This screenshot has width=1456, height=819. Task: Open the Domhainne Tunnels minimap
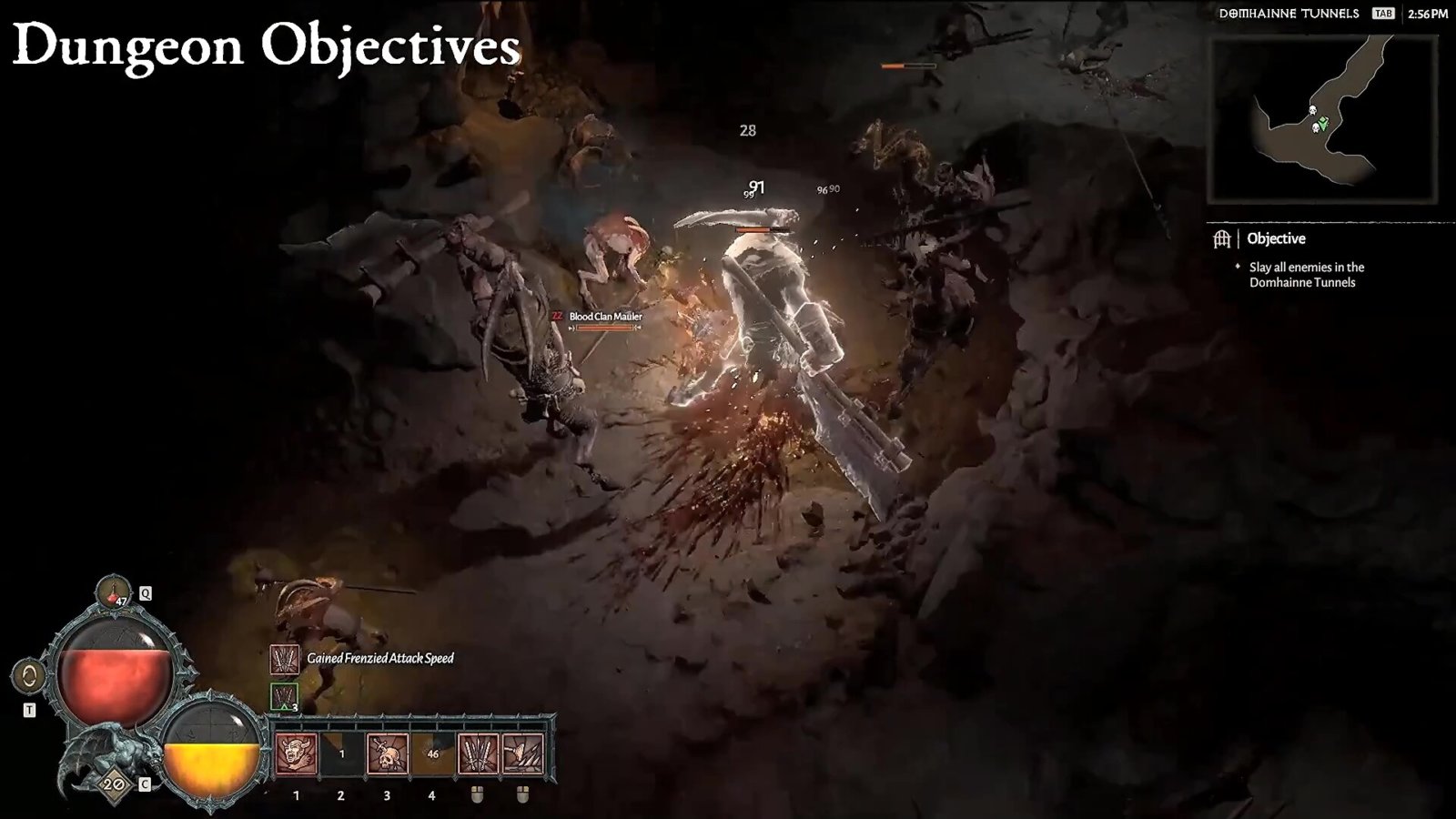pyautogui.click(x=1321, y=120)
